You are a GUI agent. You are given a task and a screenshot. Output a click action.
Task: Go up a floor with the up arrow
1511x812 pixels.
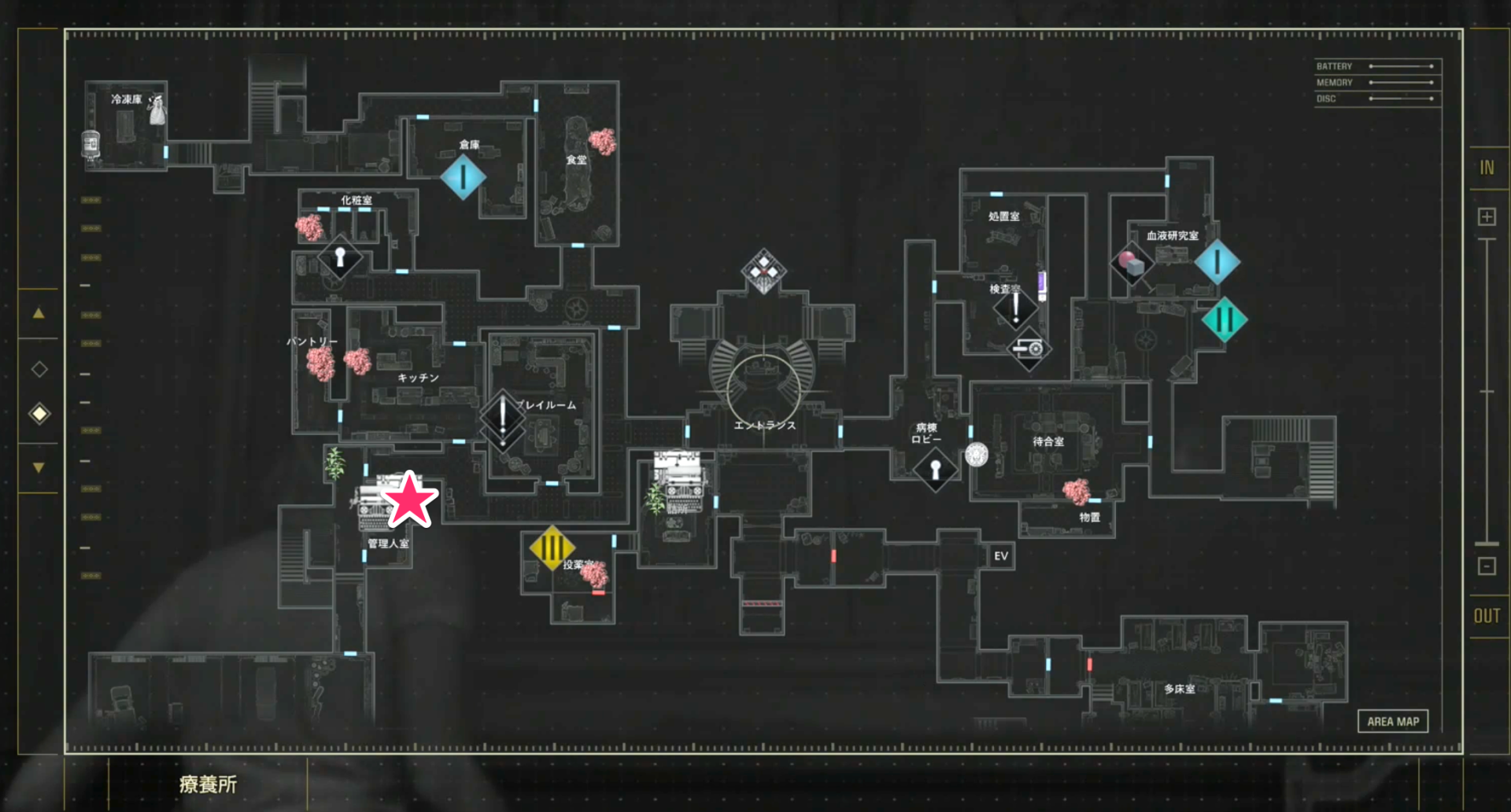[39, 313]
